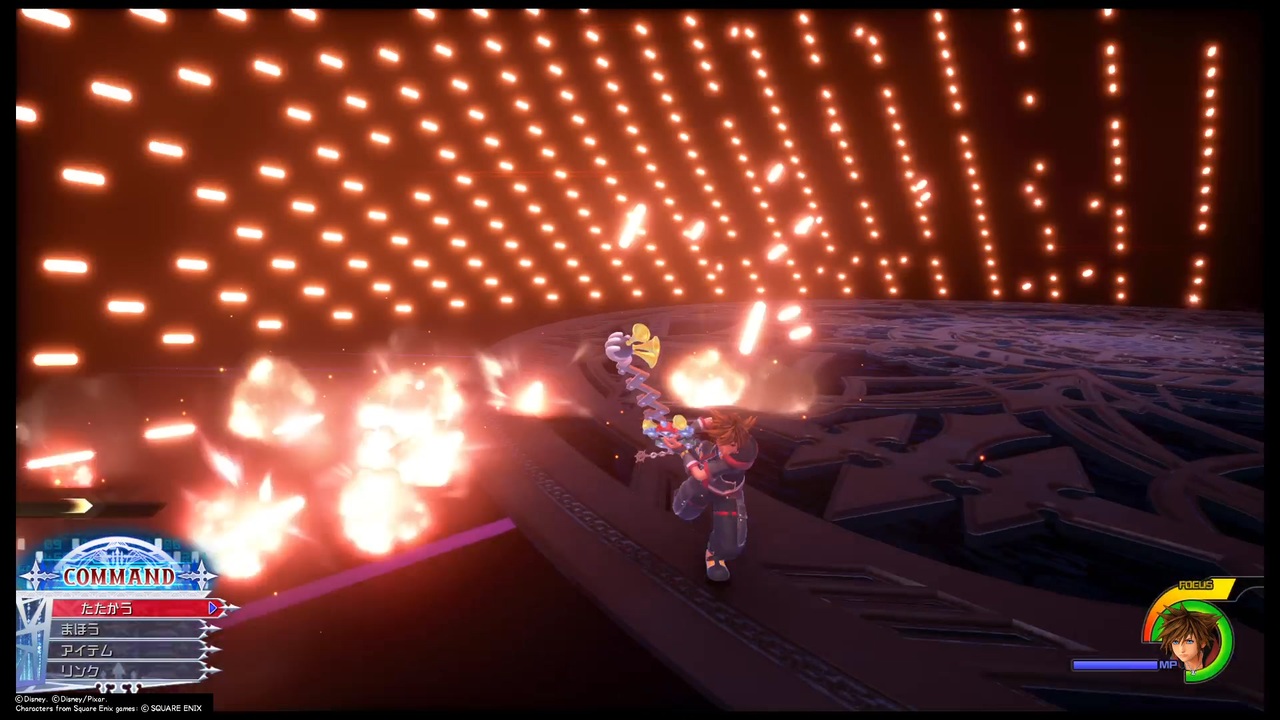Click the blue MP bar

pos(1114,665)
